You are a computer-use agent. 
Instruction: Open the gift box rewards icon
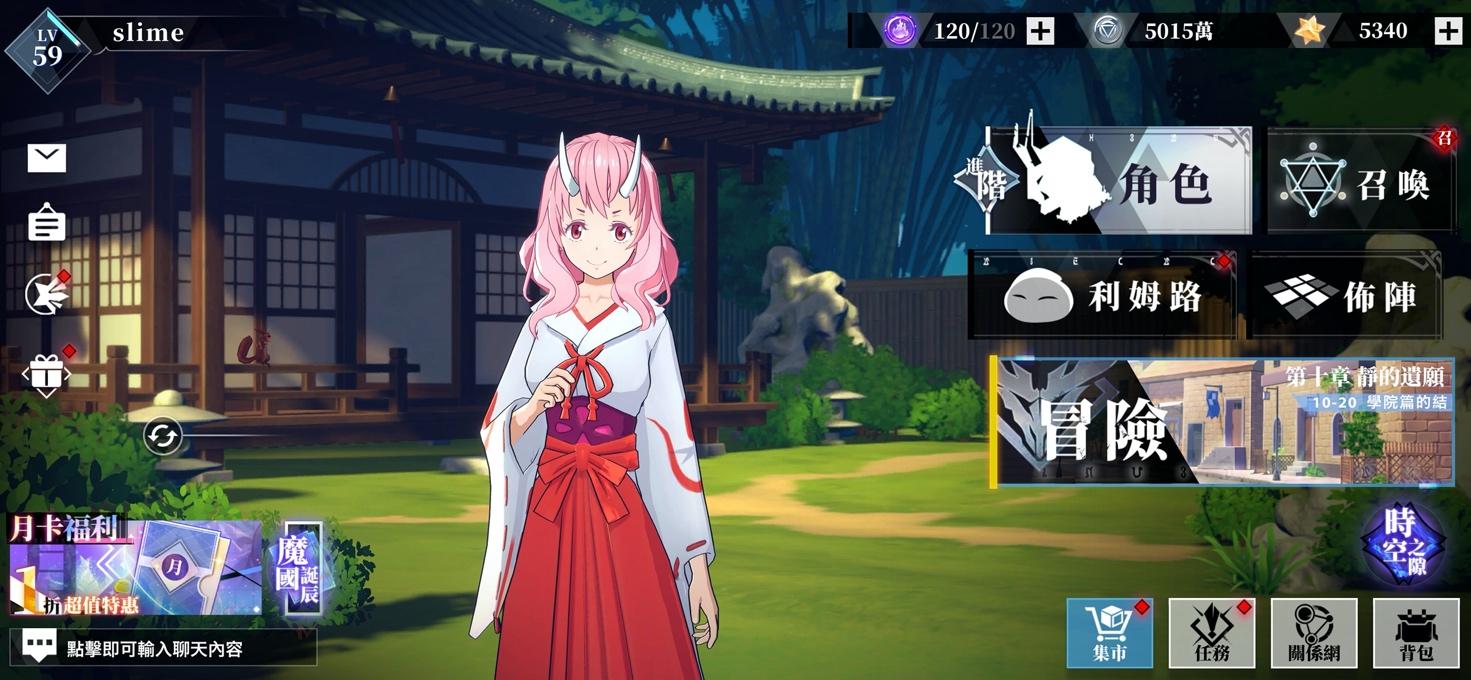click(x=47, y=375)
